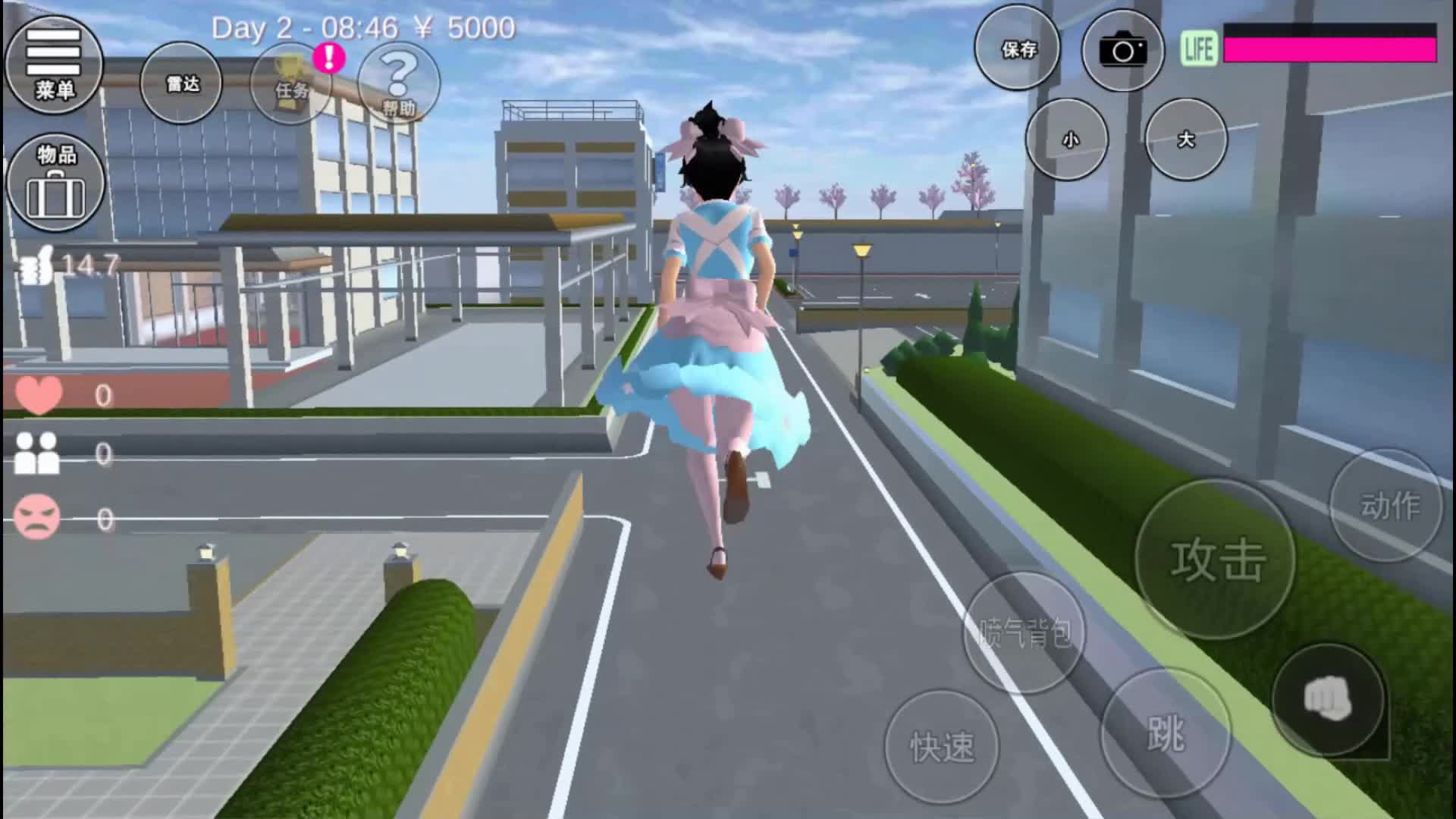Toggle the 快速 fast-run button
Screen dimensions: 1456x819
(942, 745)
